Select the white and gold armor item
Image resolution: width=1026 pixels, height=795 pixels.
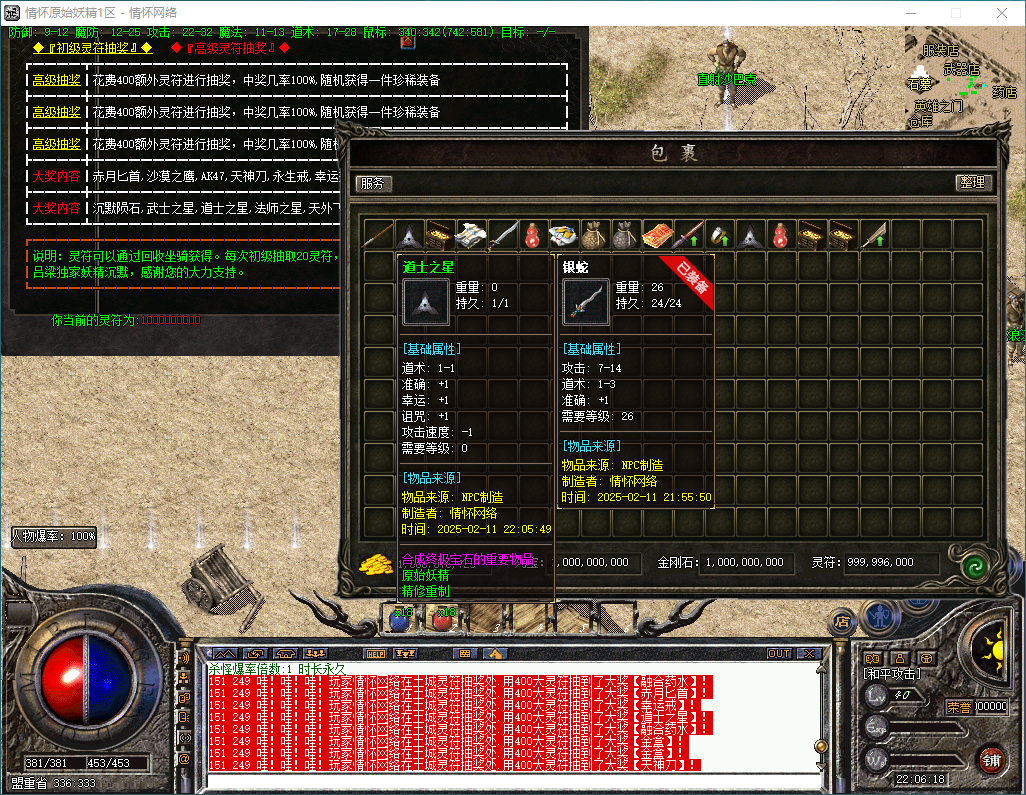tap(470, 235)
